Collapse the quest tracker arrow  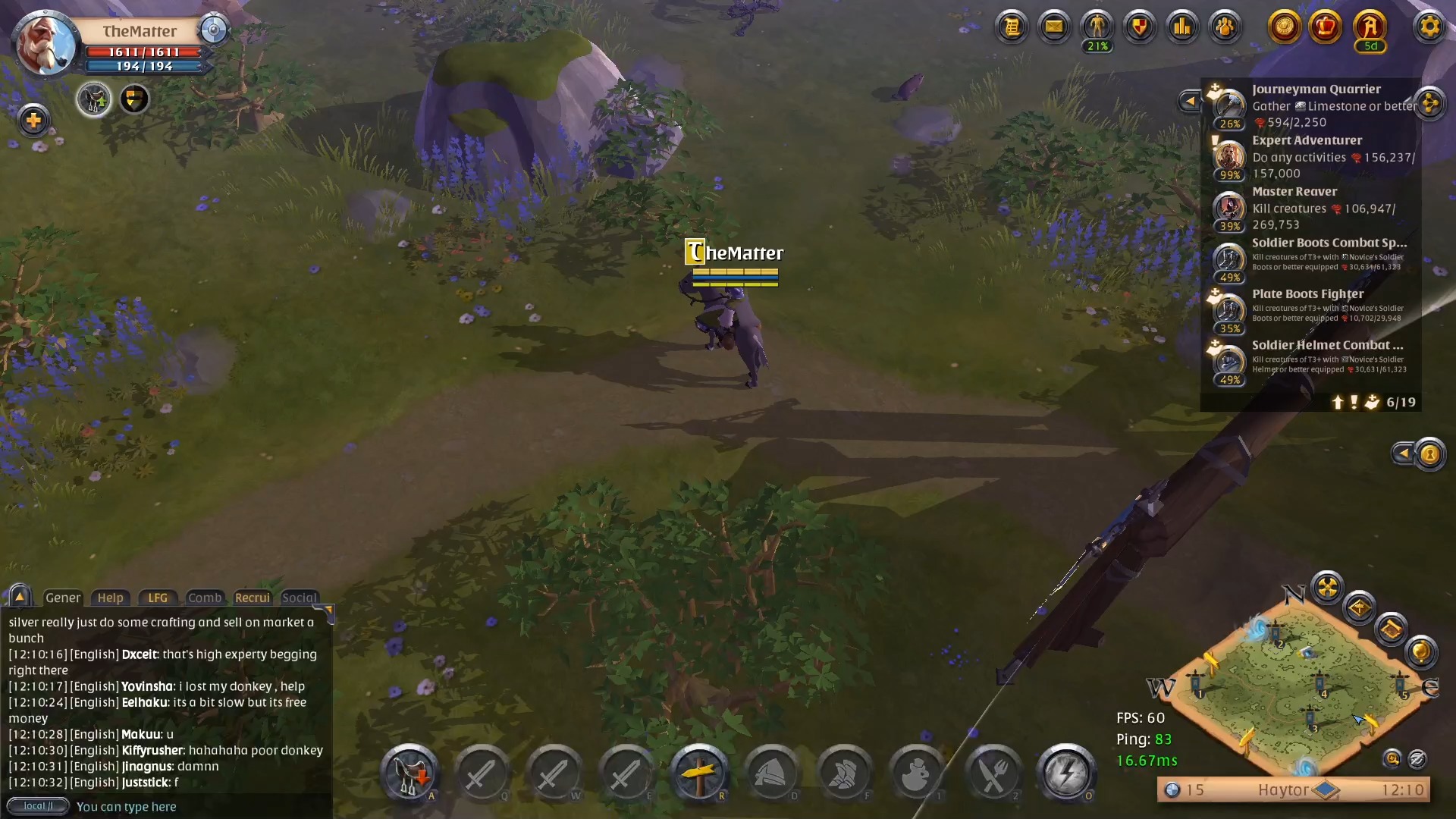point(1189,101)
